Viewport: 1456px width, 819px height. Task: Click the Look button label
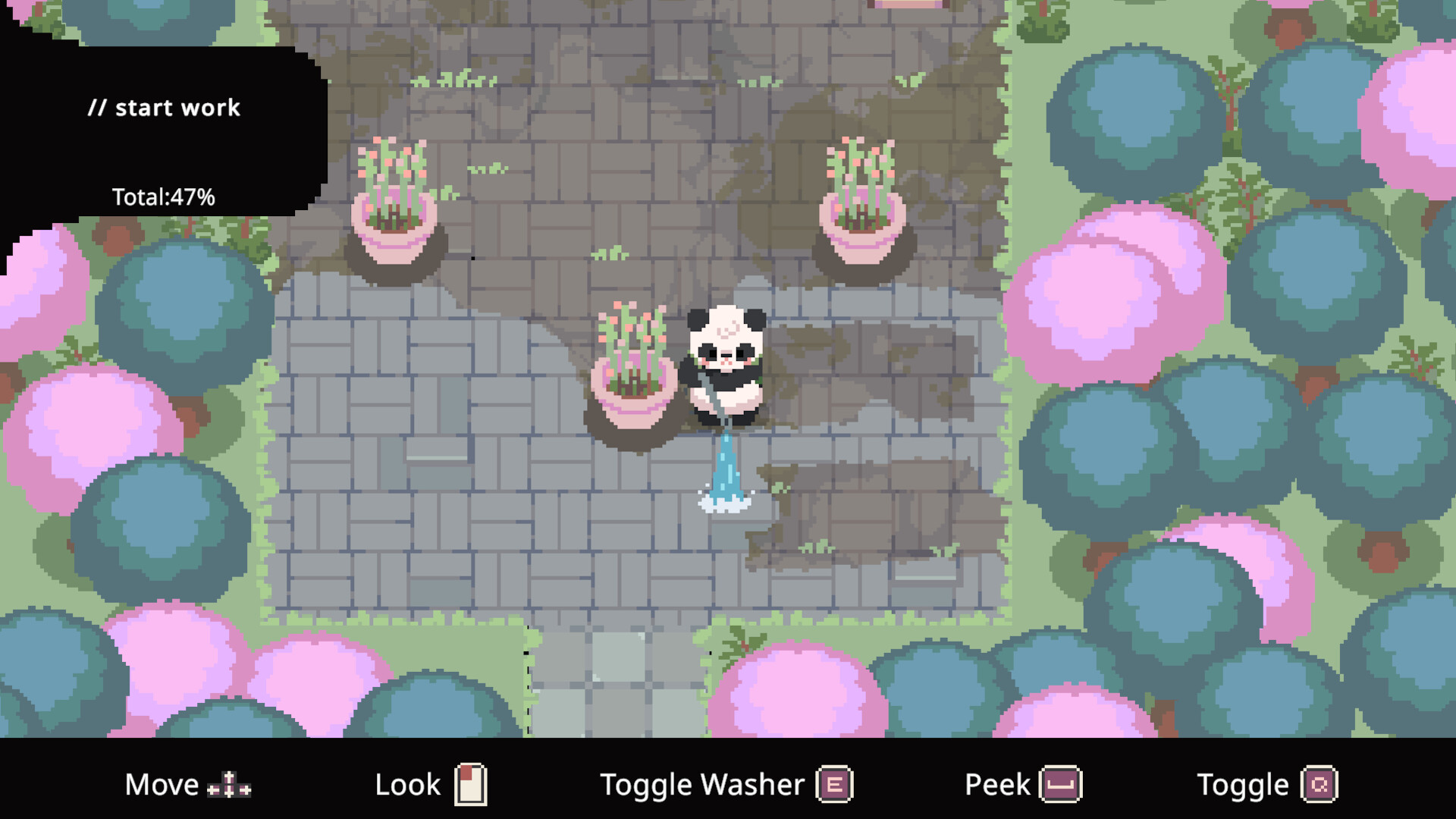coord(407,784)
